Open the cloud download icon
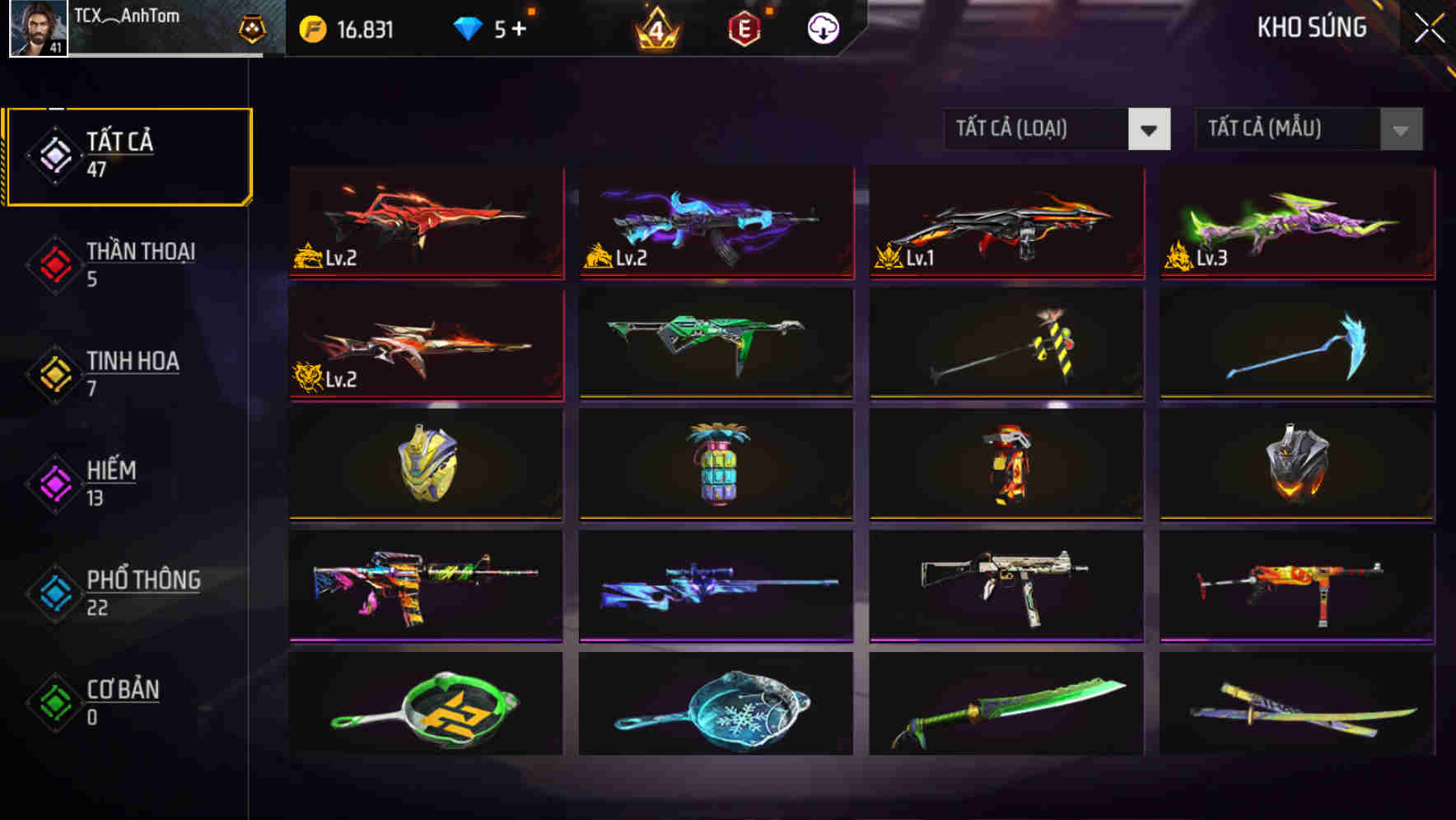The width and height of the screenshot is (1456, 820). pyautogui.click(x=821, y=30)
